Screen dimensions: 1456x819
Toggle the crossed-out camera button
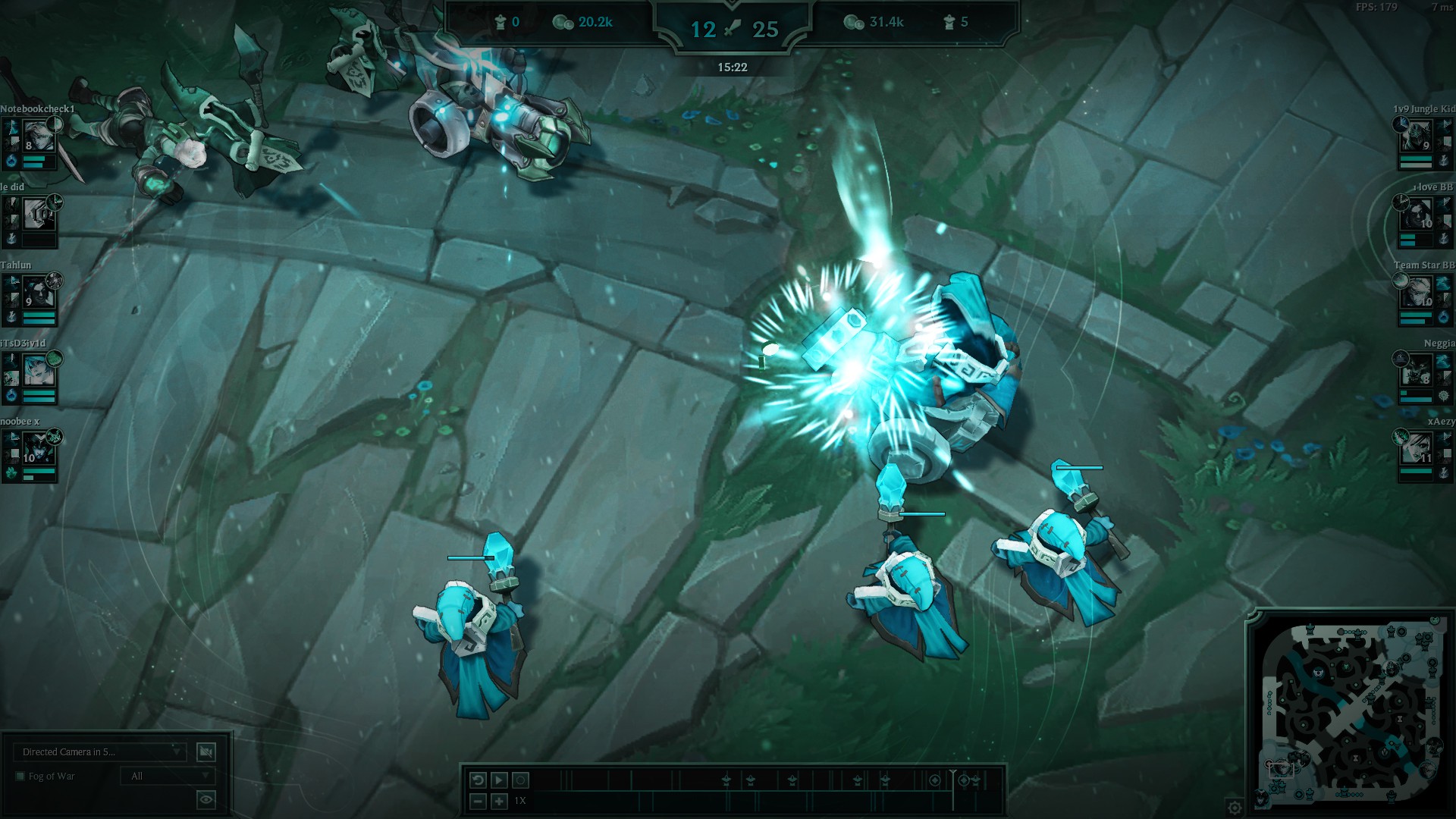click(x=206, y=752)
